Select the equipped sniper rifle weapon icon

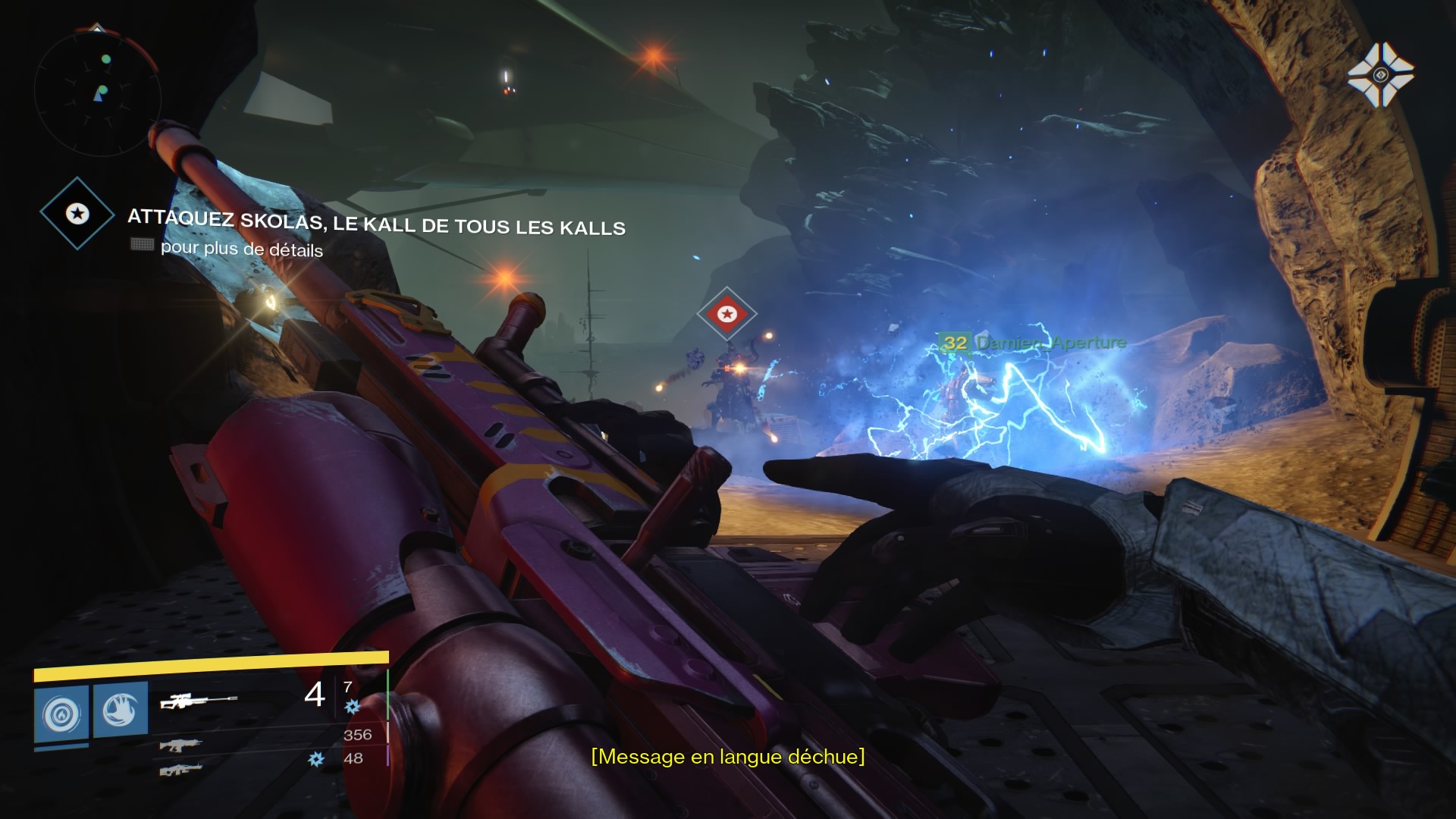click(x=199, y=701)
